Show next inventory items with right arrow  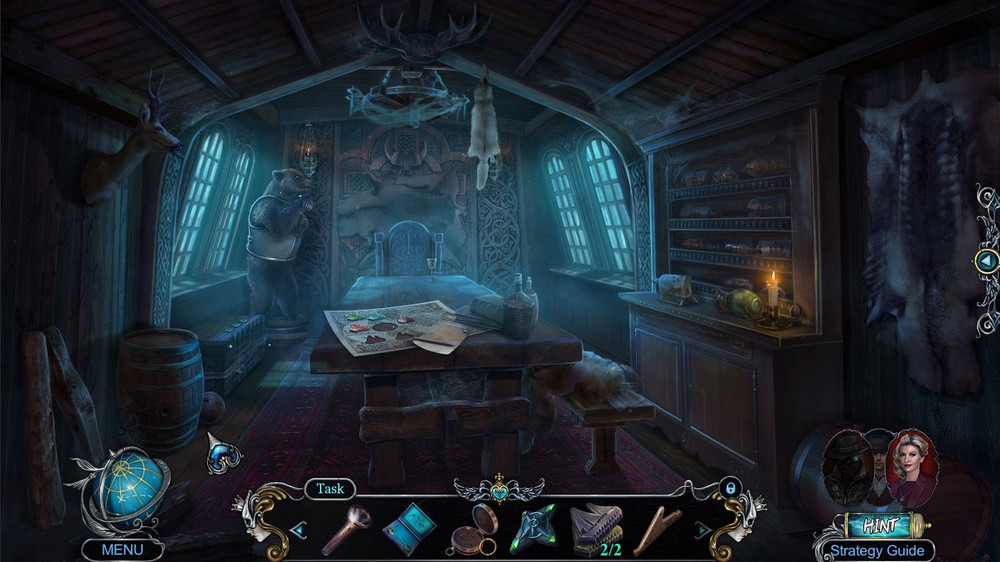click(703, 529)
